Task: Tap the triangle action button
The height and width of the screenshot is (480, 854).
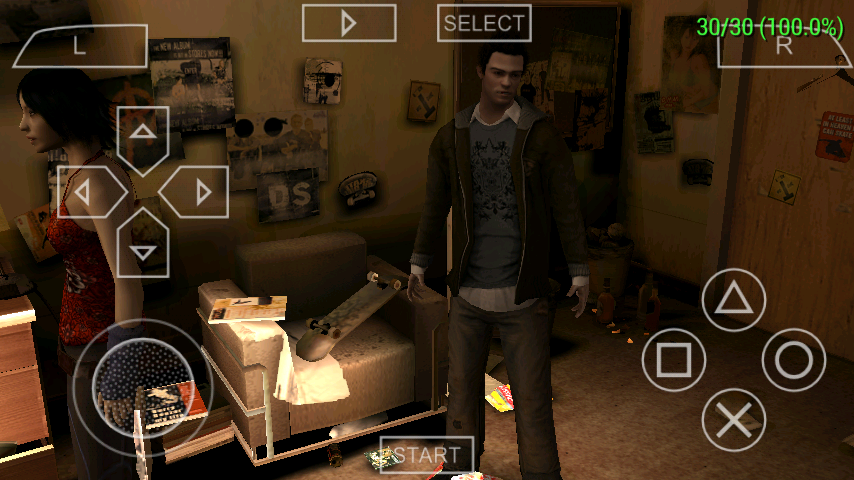Action: pyautogui.click(x=734, y=299)
